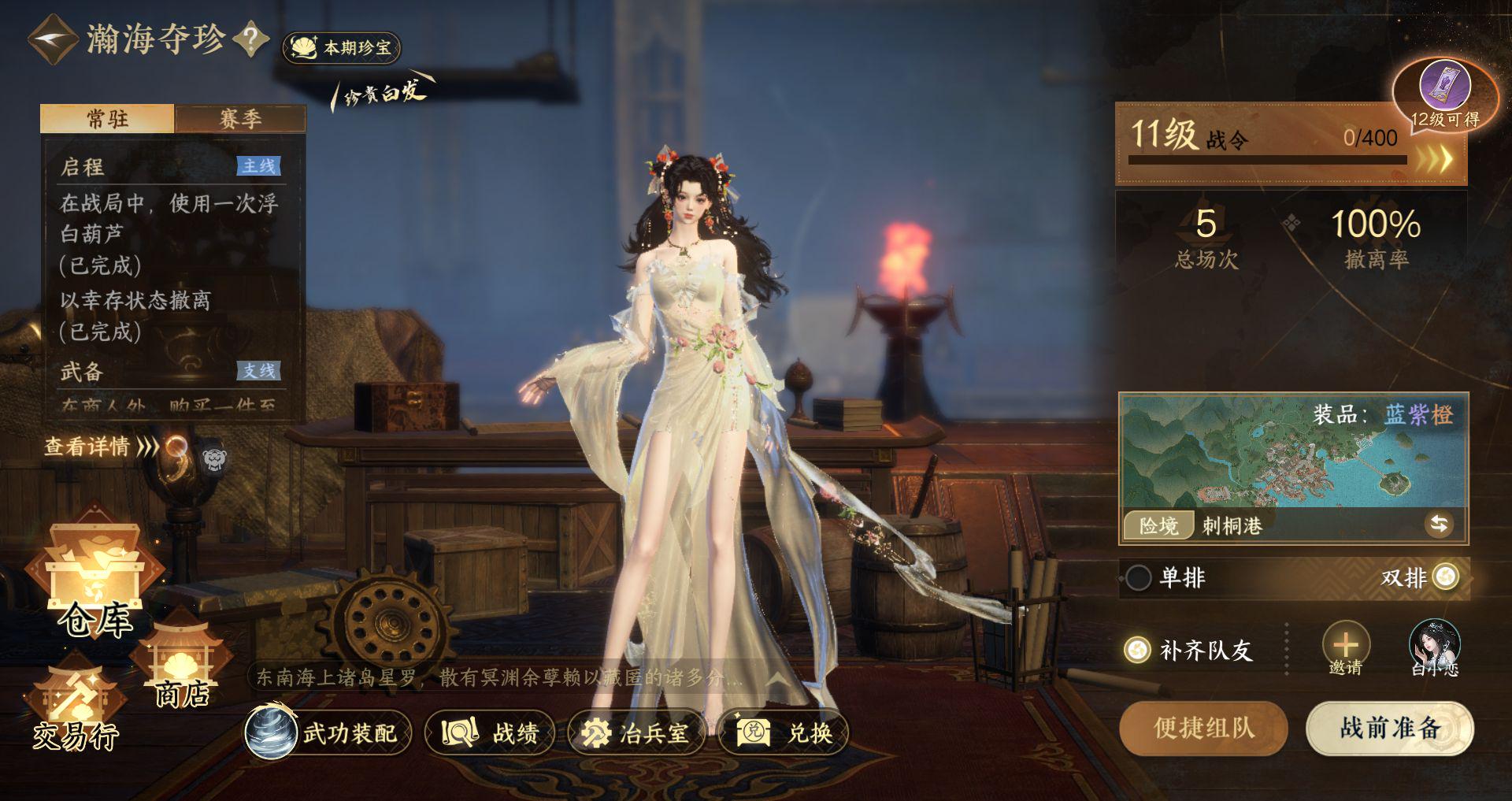Open 查看详情 quest details

(x=100, y=447)
